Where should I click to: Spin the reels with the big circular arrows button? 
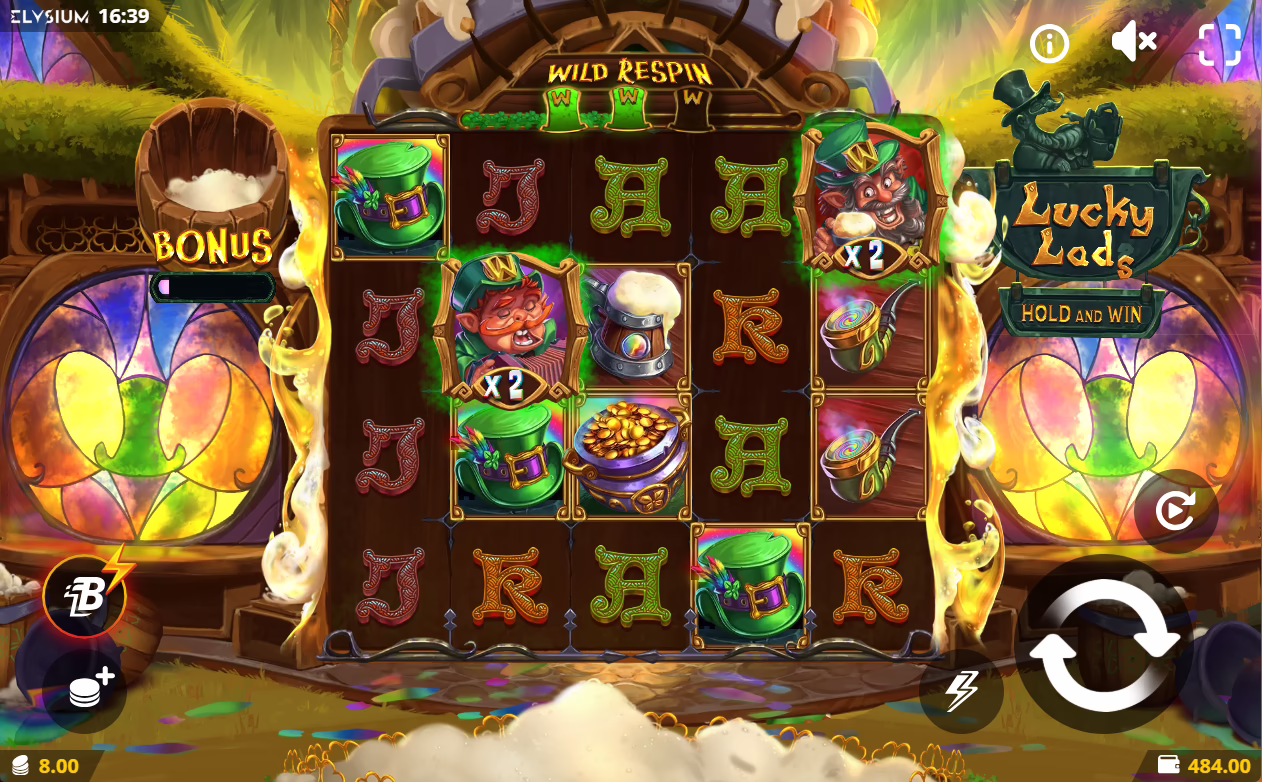[x=1104, y=645]
